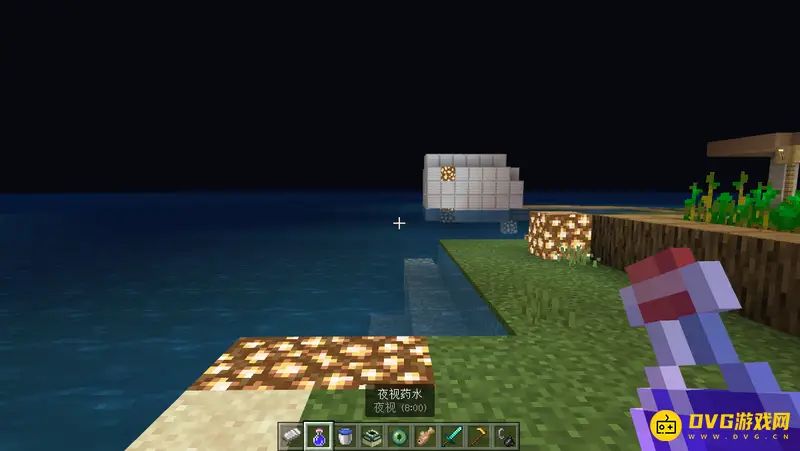
Task: Pick the eye of ender slot
Action: pyautogui.click(x=399, y=436)
